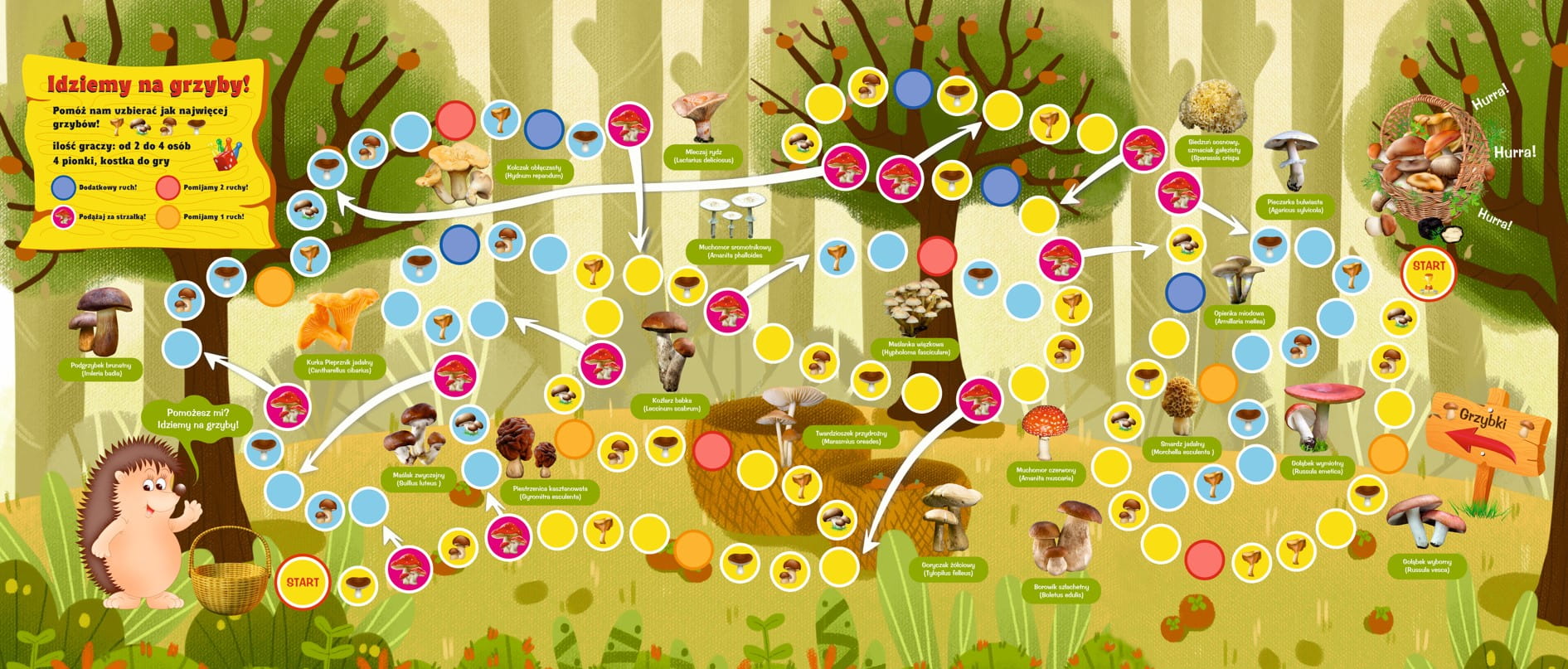
Task: Select the 'Muchomor czerwony' name label
Action: tap(1046, 474)
